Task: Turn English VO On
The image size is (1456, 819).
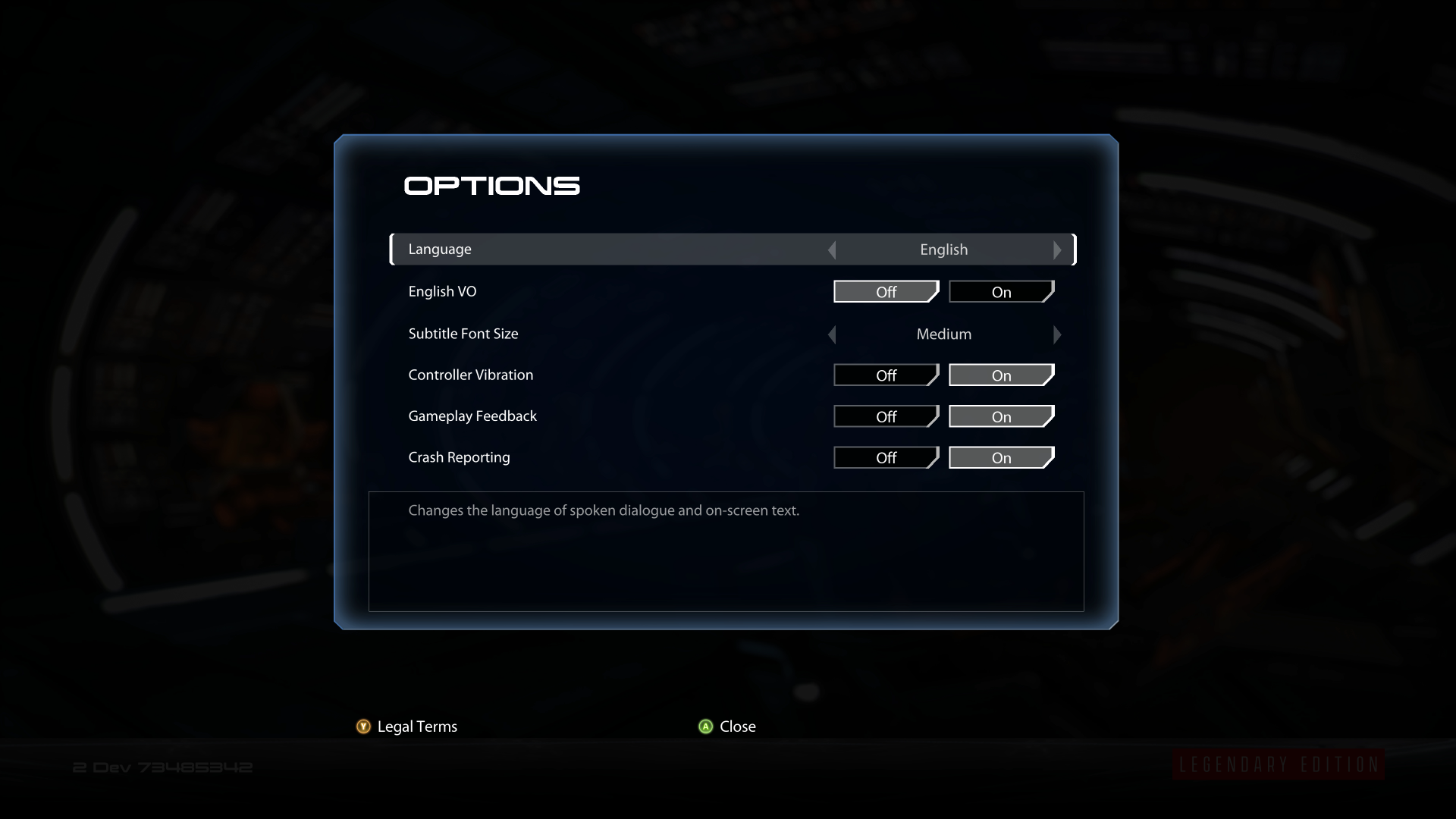Action: click(x=1002, y=291)
